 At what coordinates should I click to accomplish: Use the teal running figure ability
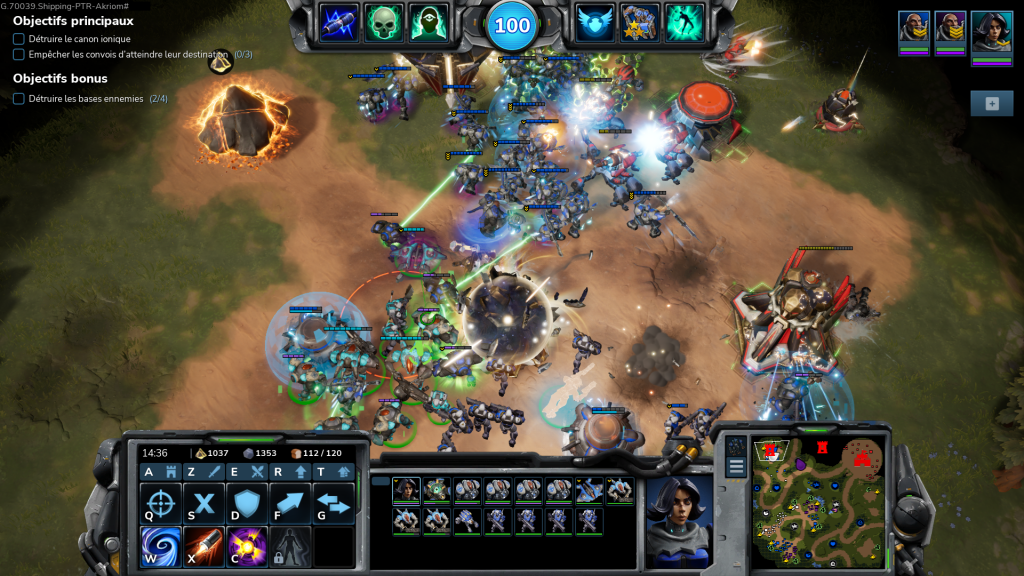point(685,22)
